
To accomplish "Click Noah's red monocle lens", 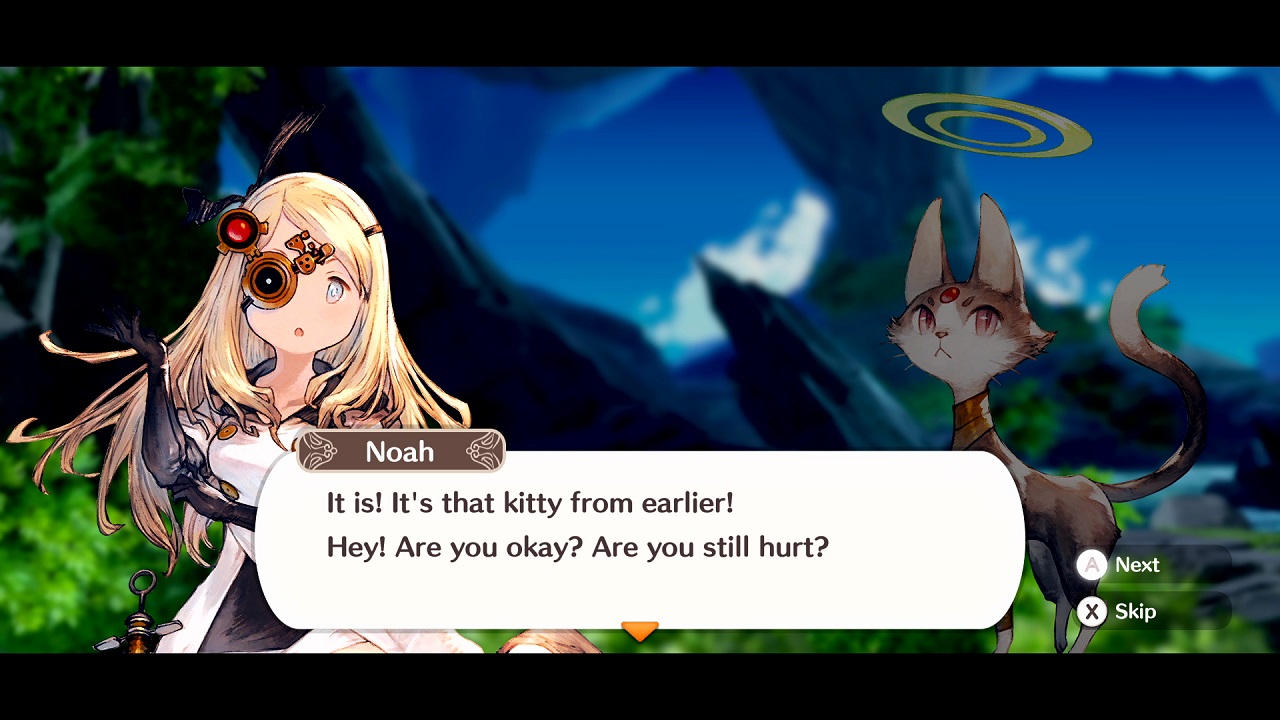I will [x=240, y=228].
